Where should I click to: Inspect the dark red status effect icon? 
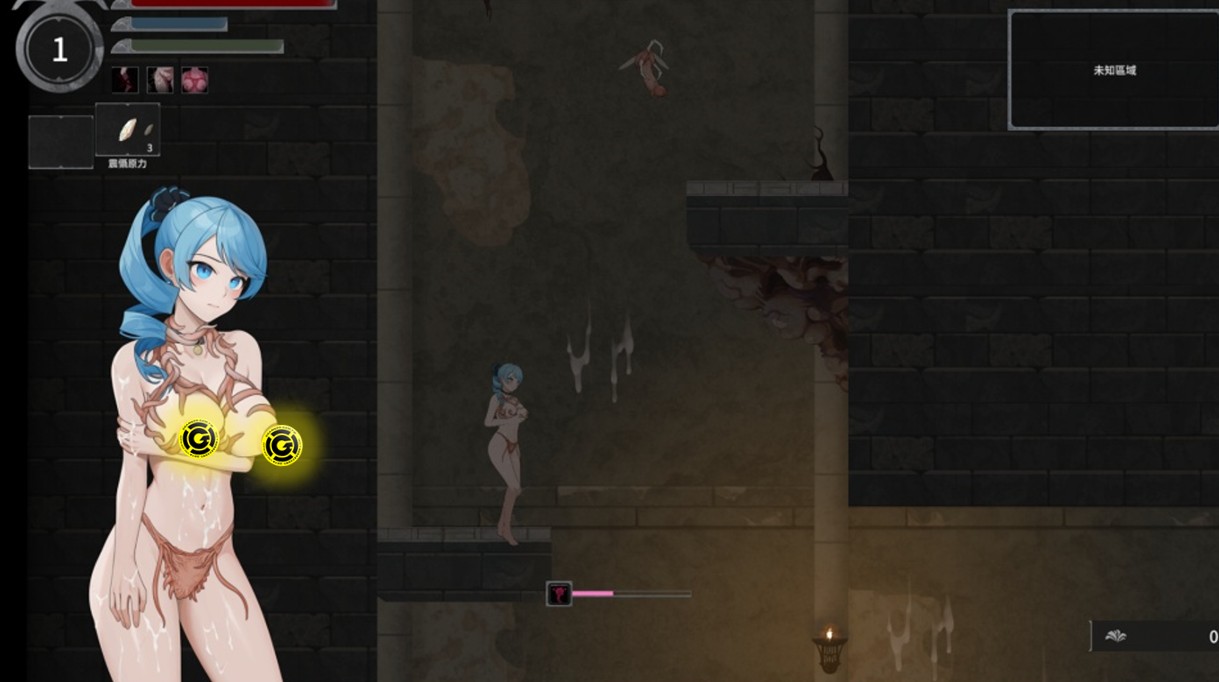coord(125,80)
